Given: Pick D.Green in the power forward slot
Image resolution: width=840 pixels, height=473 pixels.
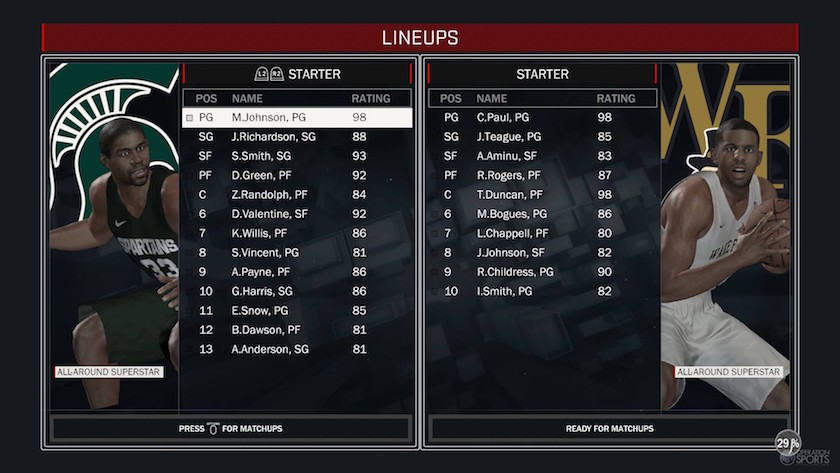Looking at the screenshot, I should coord(297,176).
